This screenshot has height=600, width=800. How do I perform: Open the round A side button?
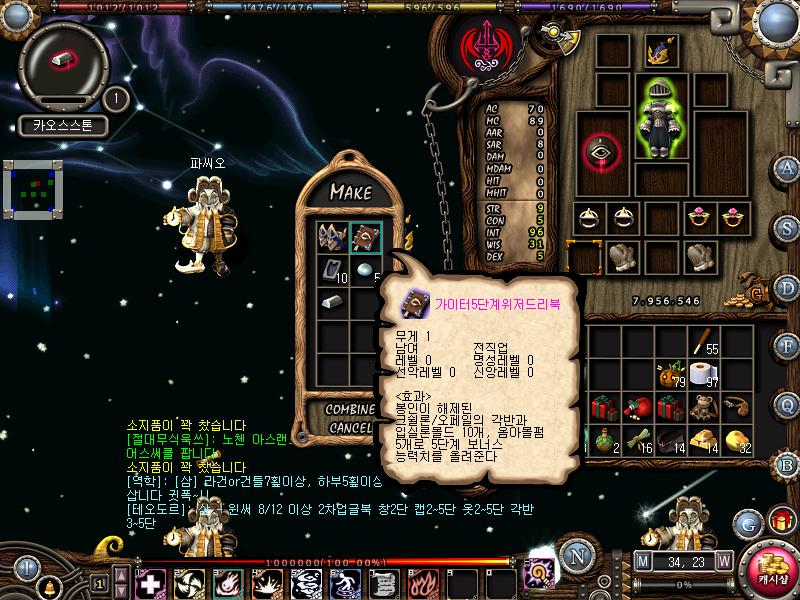(x=787, y=168)
